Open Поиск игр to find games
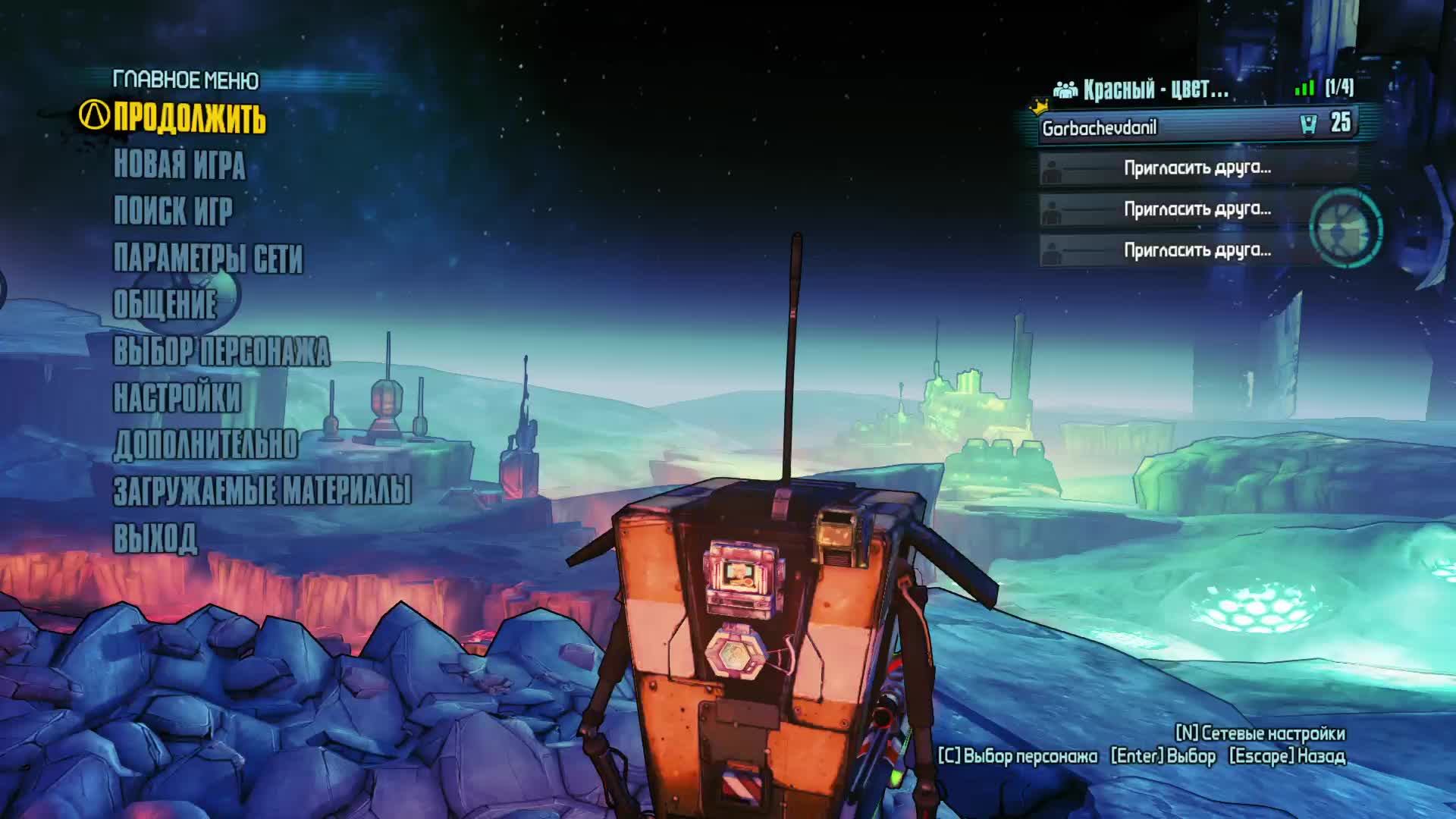The height and width of the screenshot is (819, 1456). [x=173, y=211]
